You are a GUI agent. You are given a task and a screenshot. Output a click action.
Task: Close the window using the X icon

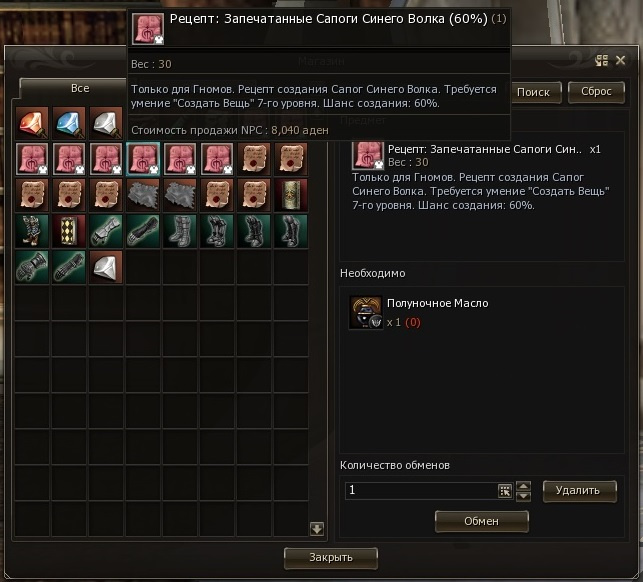click(x=619, y=61)
